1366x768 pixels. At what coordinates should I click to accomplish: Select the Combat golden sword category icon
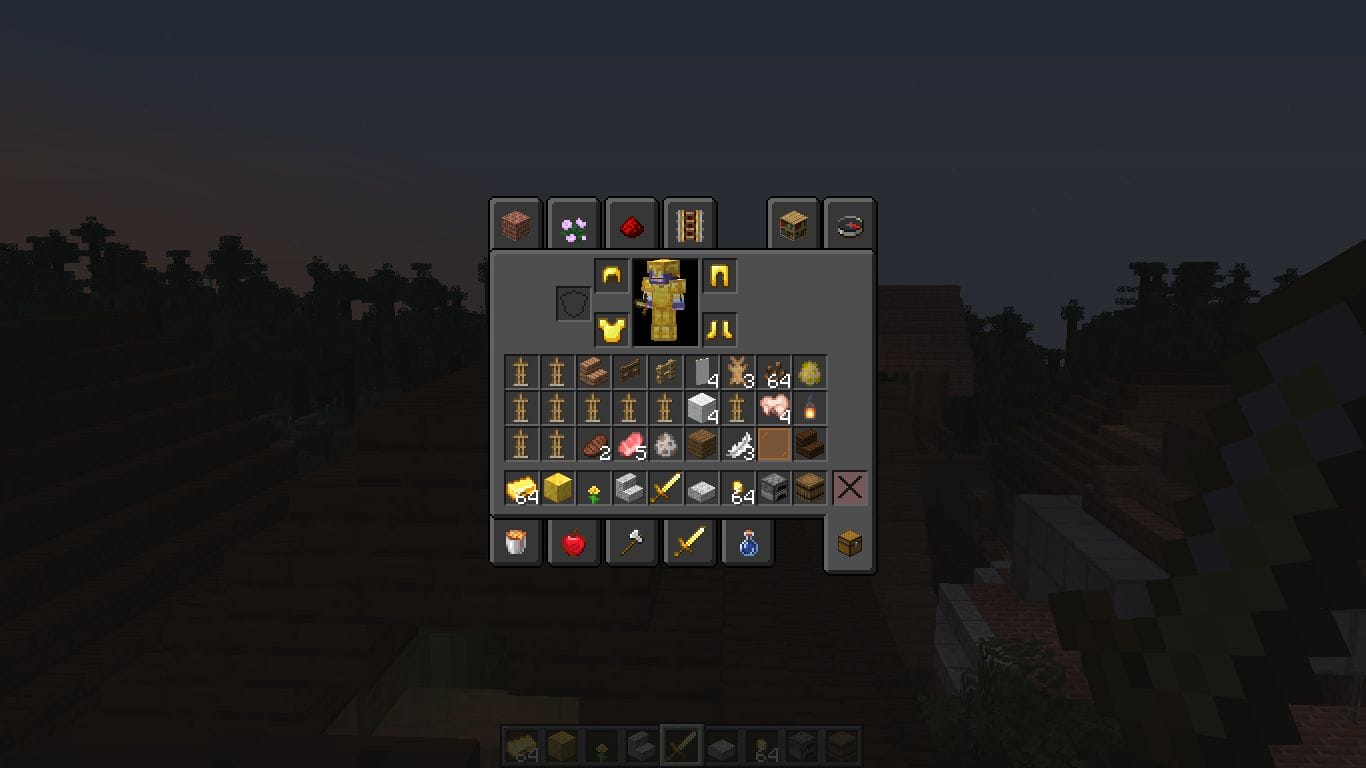689,543
